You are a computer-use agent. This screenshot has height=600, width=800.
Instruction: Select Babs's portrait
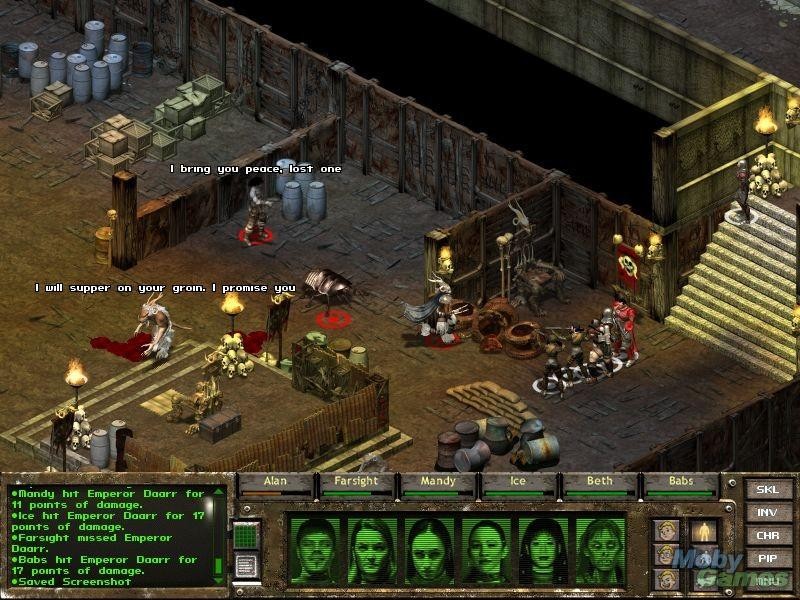coord(600,549)
